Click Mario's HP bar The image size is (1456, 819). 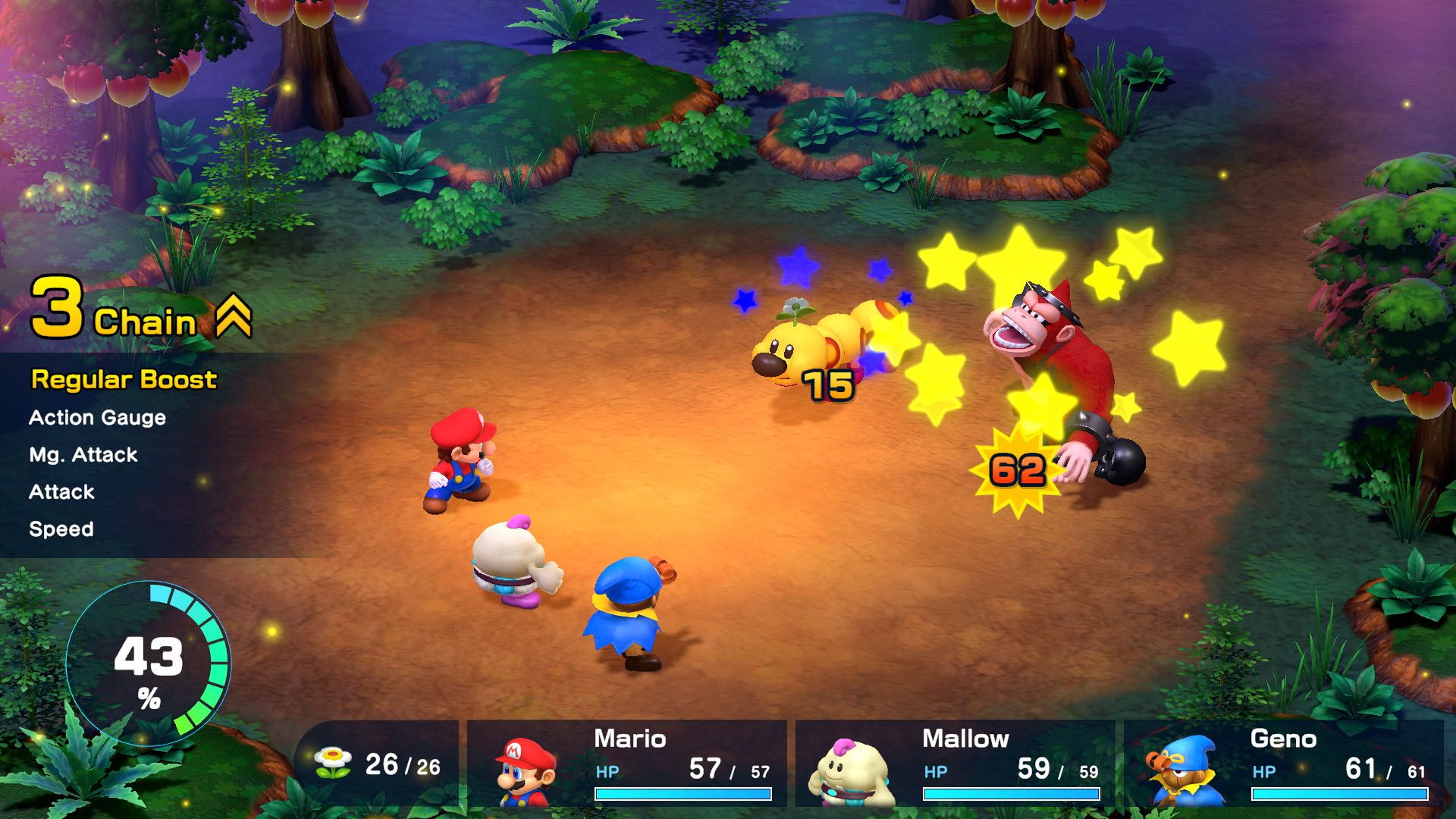coord(684,792)
